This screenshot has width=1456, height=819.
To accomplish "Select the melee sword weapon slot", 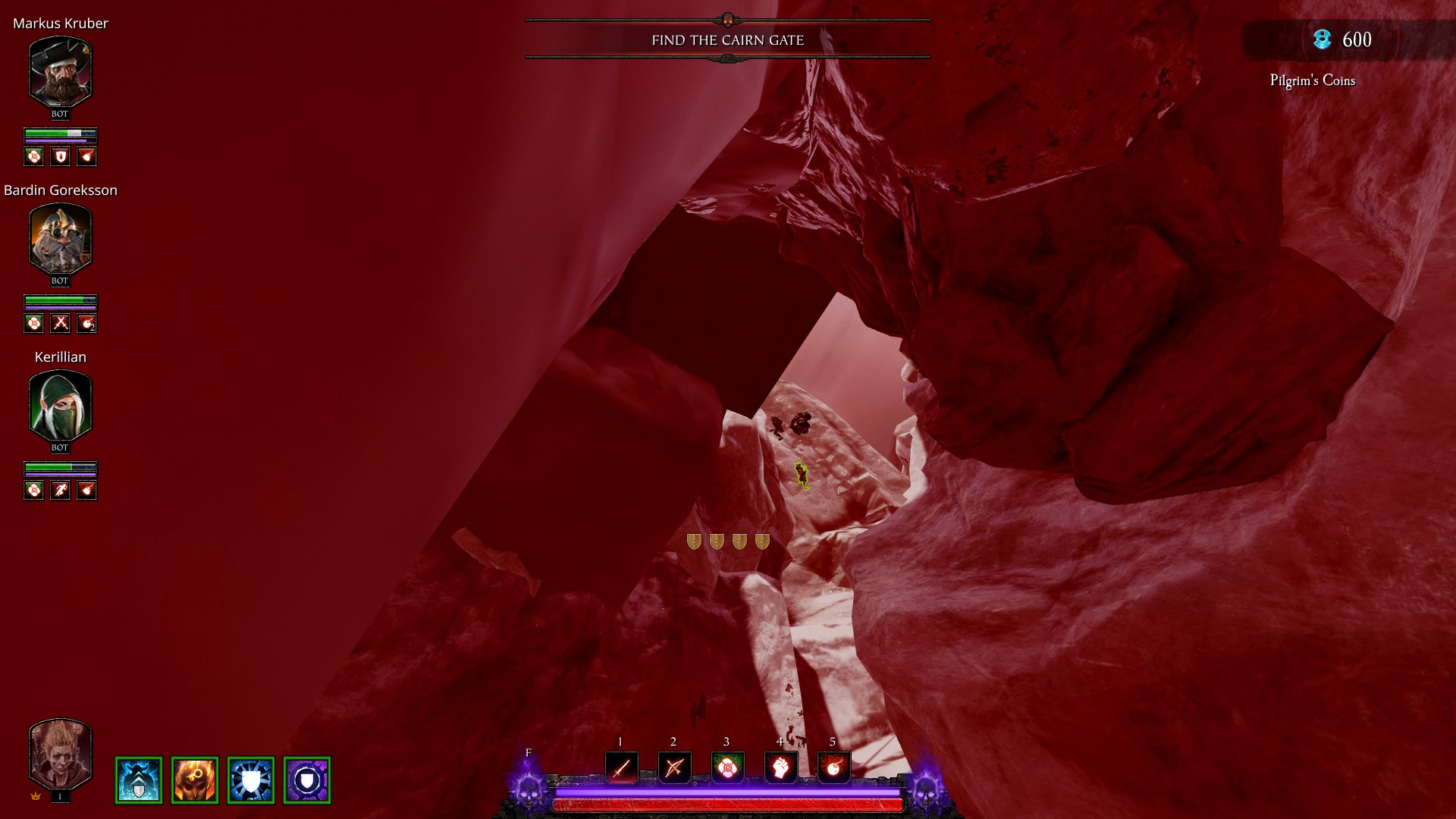I will coord(621,768).
